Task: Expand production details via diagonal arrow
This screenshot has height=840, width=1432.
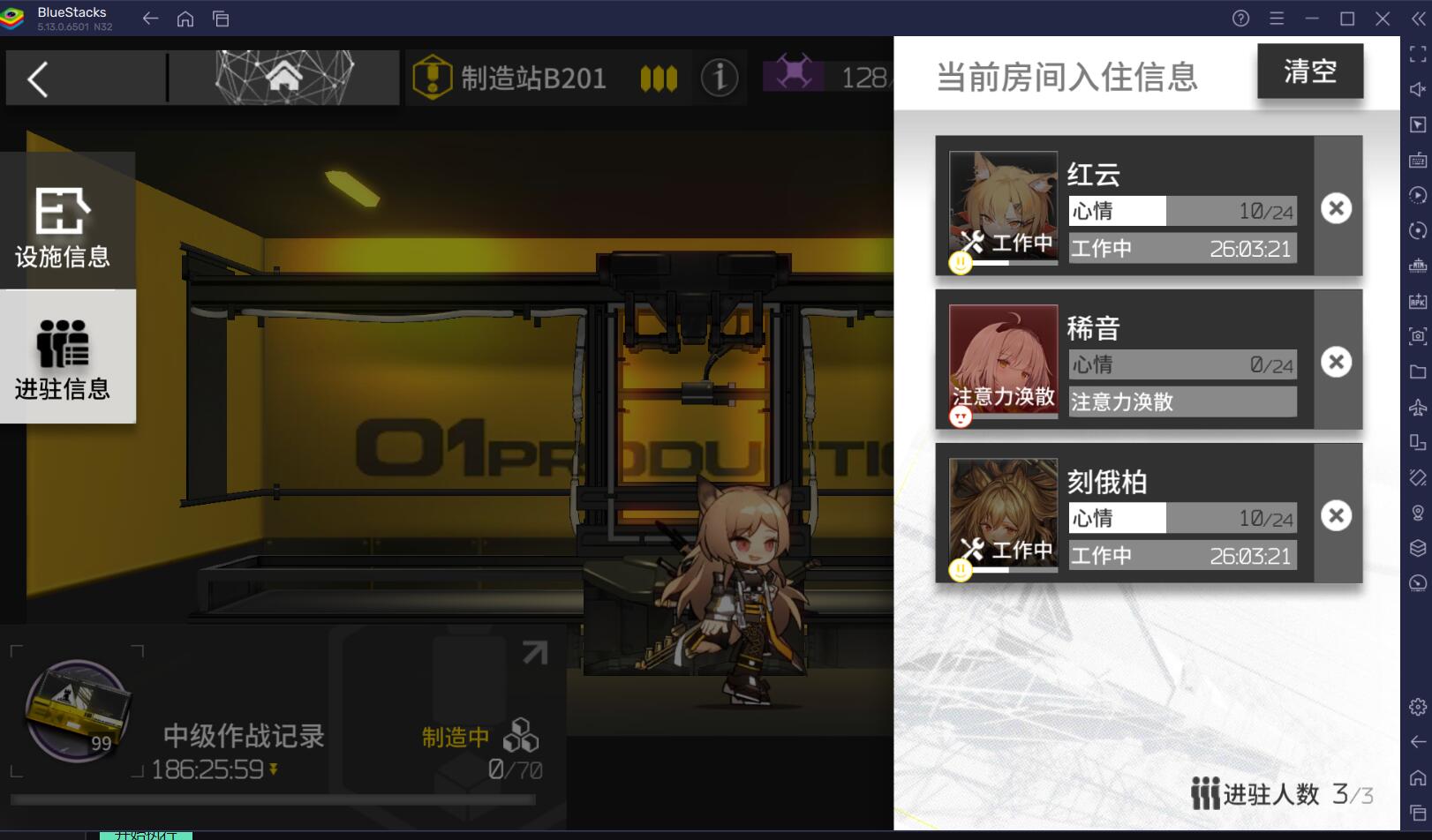Action: [533, 653]
